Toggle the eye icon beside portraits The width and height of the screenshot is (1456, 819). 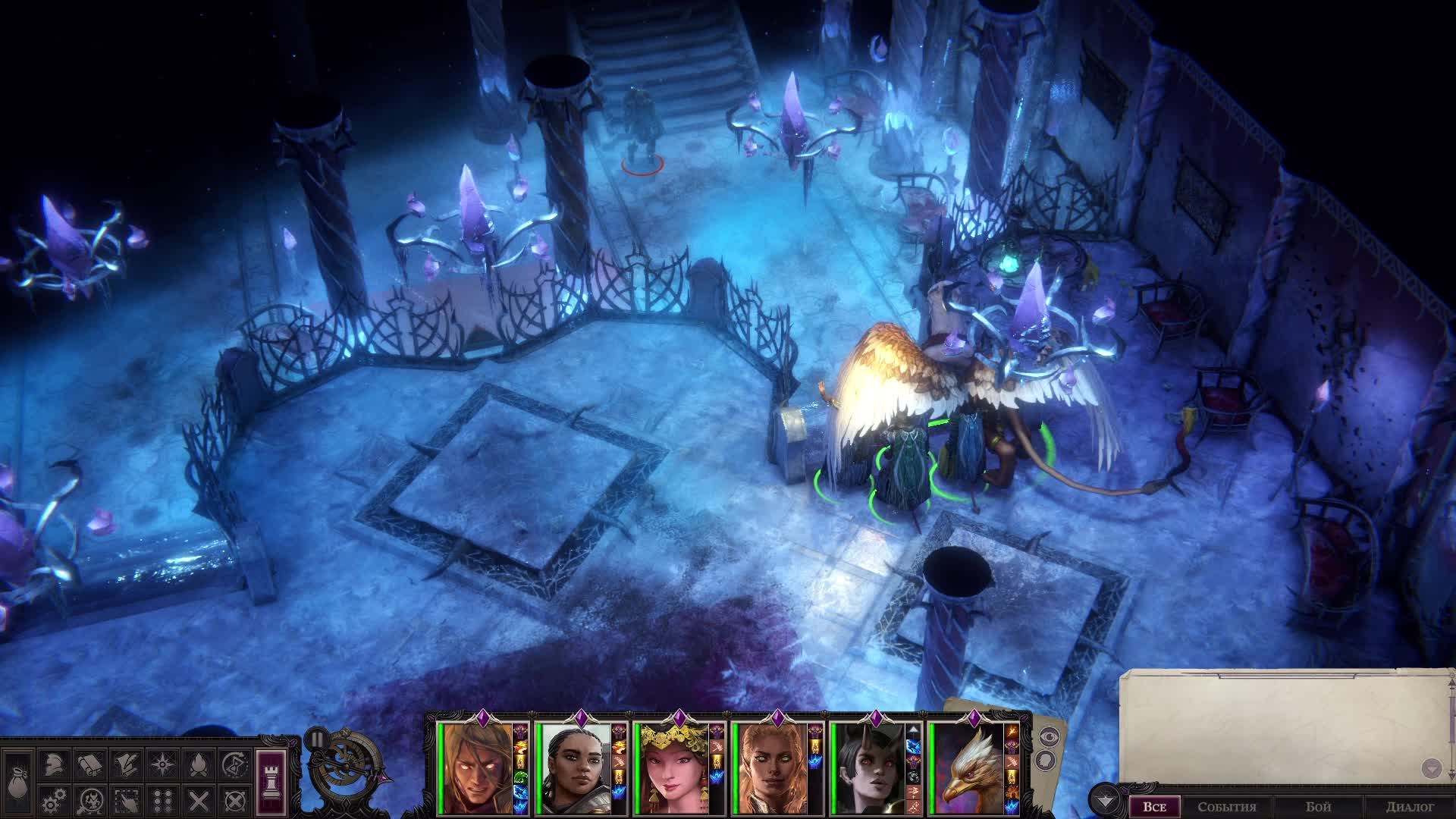(1050, 735)
